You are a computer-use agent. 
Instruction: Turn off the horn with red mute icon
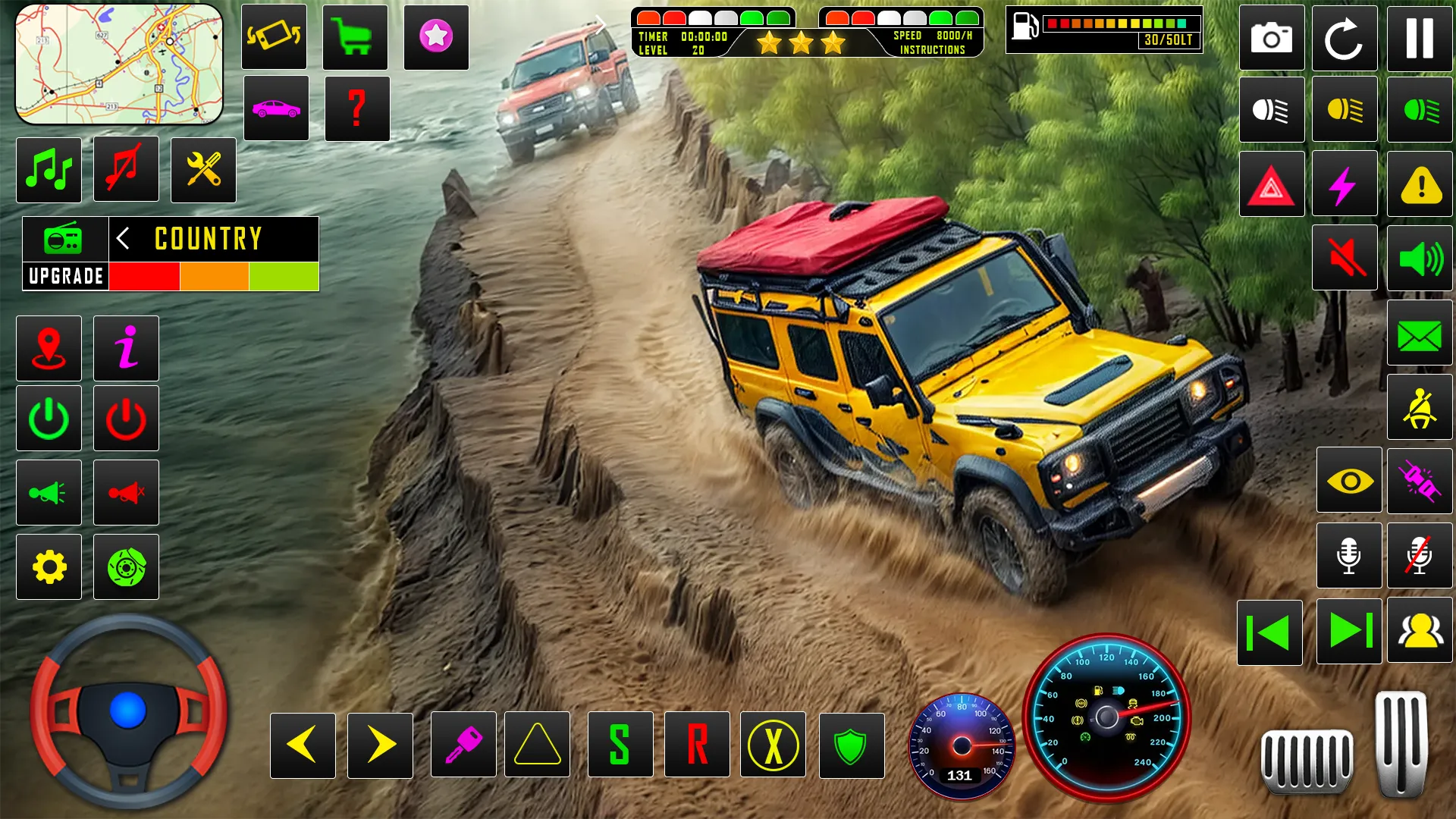pos(126,492)
